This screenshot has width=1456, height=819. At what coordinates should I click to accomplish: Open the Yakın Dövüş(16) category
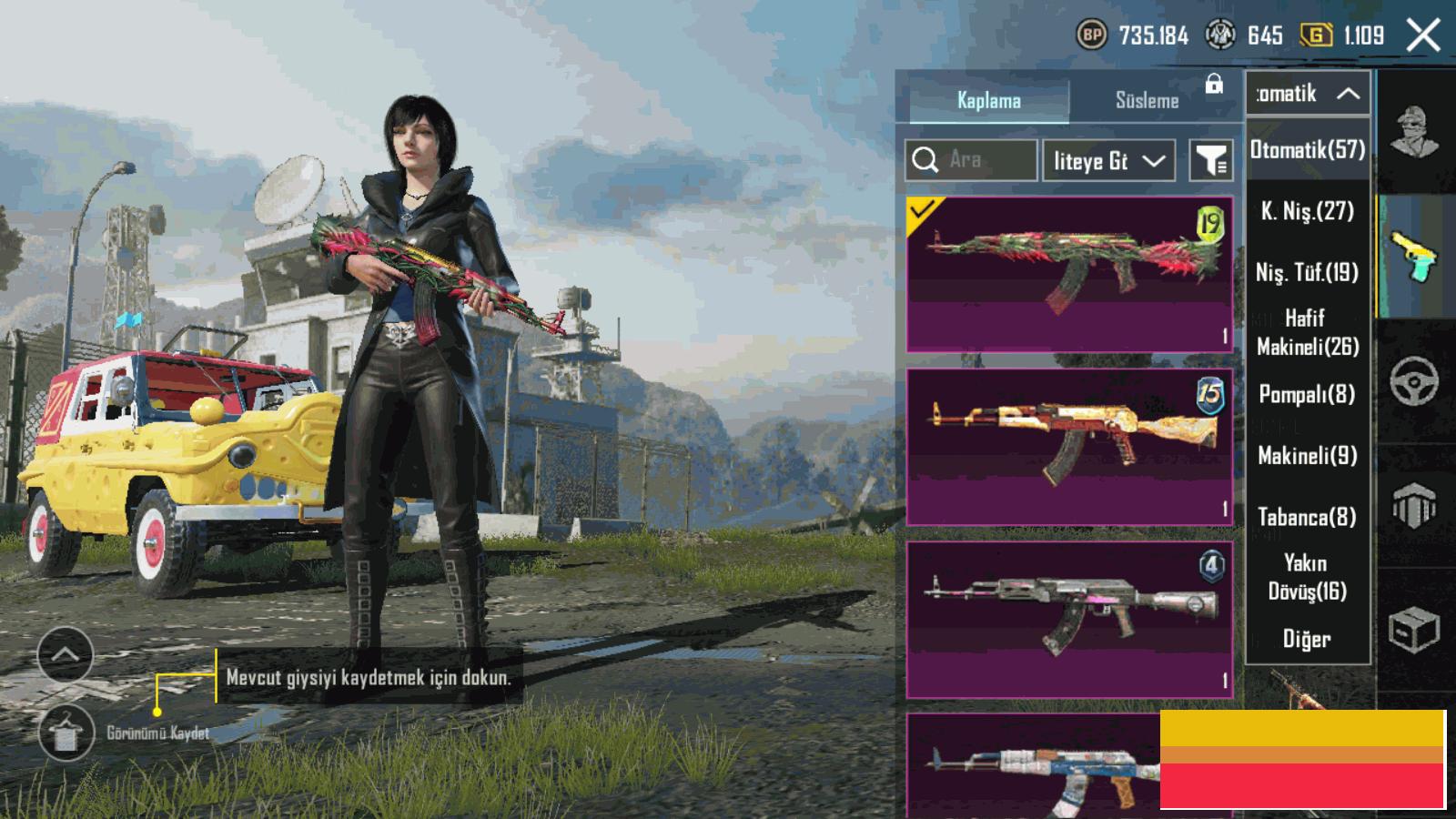1308,577
